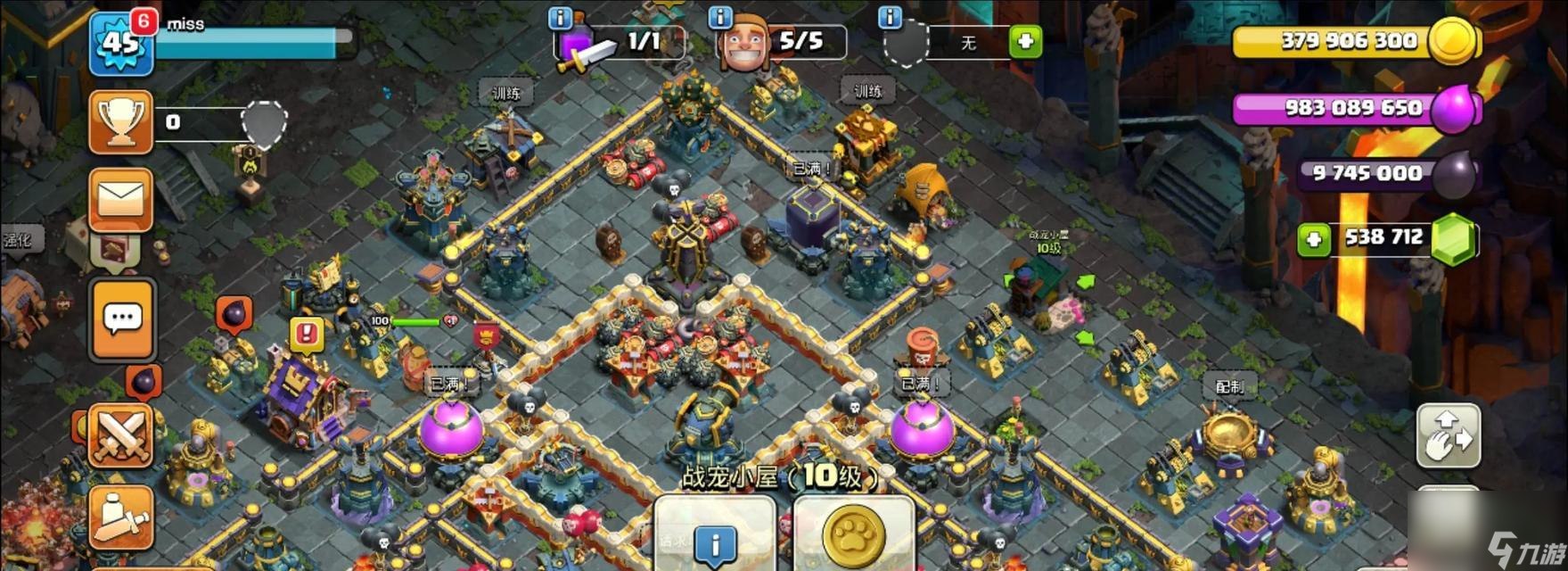Open the player level 45 profile badge
This screenshot has height=571, width=1568.
121,42
